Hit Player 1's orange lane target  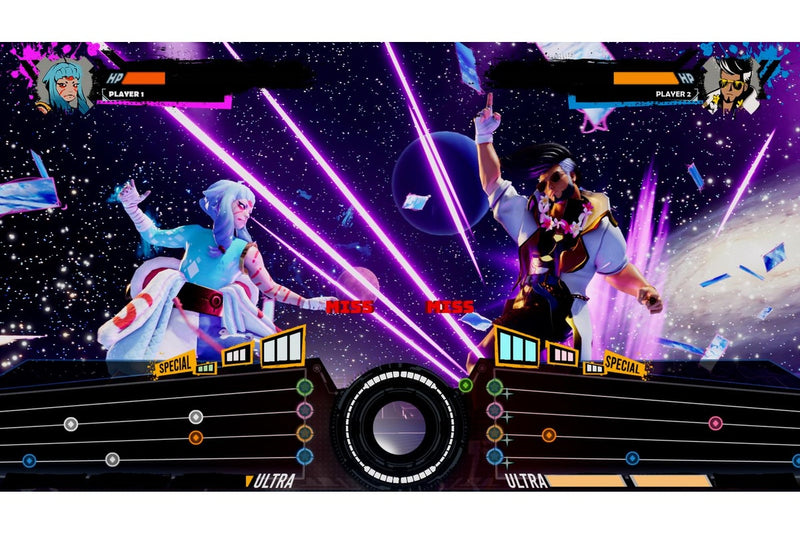coord(304,433)
